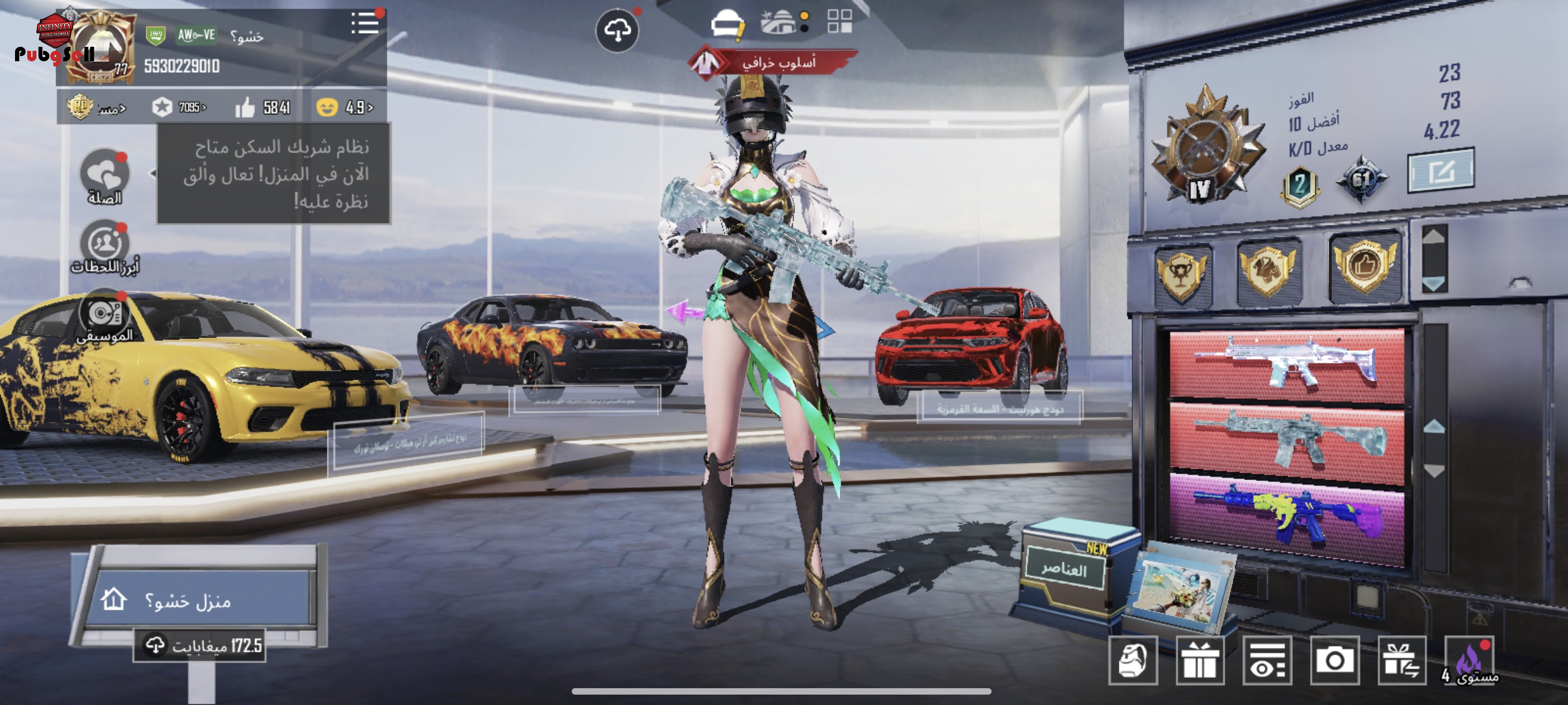Click the edit profile stats button

click(x=1440, y=171)
